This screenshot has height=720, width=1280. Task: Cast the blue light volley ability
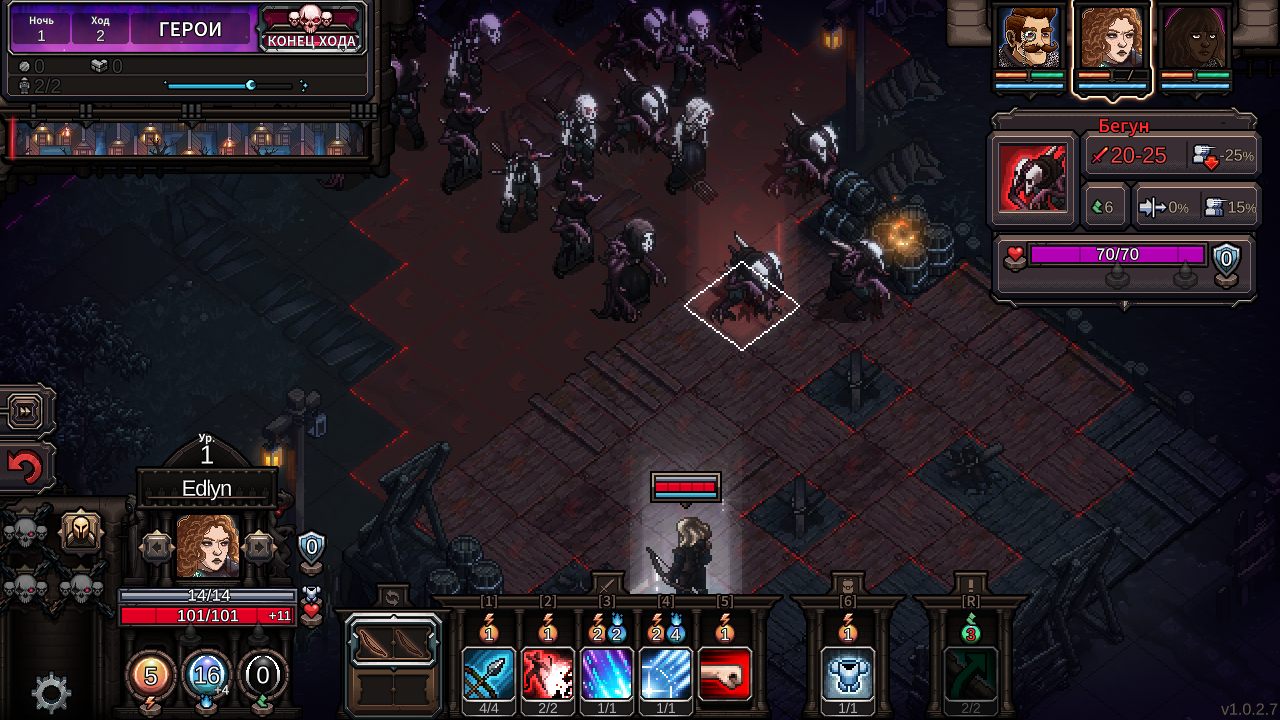666,674
